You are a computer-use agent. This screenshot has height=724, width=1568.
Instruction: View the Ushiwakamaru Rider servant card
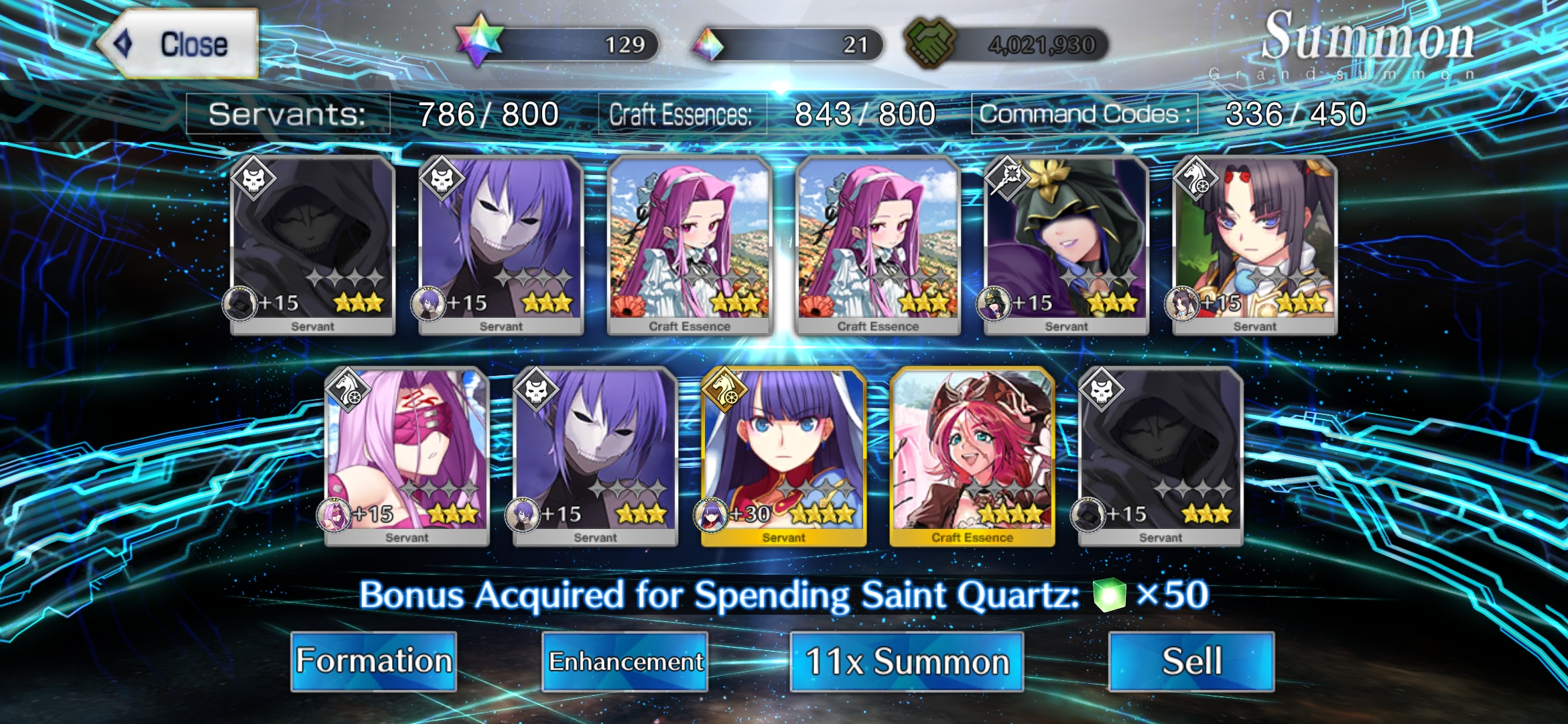point(1254,245)
